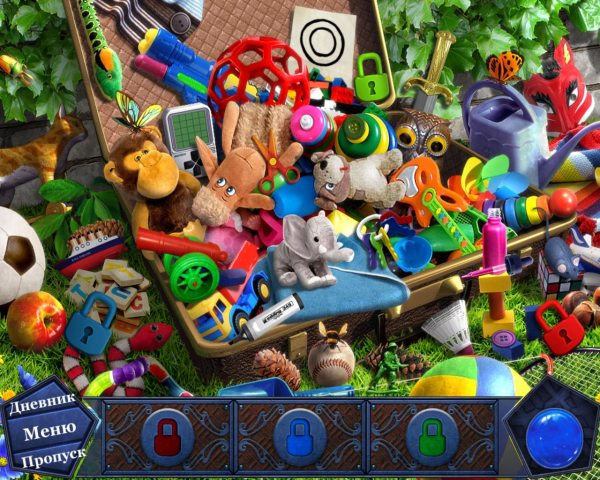Select the green padlock slot
The width and height of the screenshot is (600, 480).
432,437
